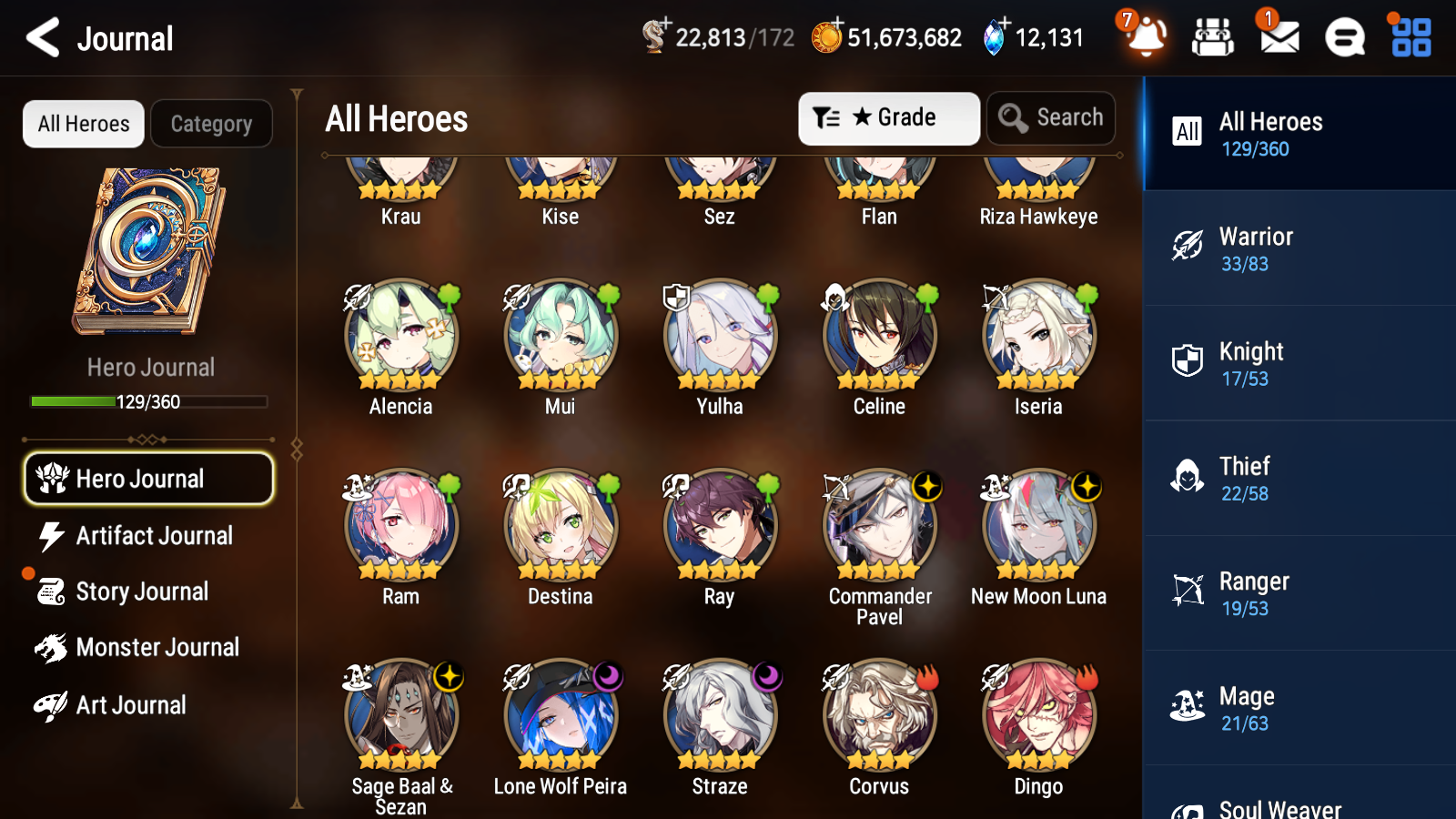Open the Grade sorting dropdown
The width and height of the screenshot is (1456, 819).
pos(888,117)
